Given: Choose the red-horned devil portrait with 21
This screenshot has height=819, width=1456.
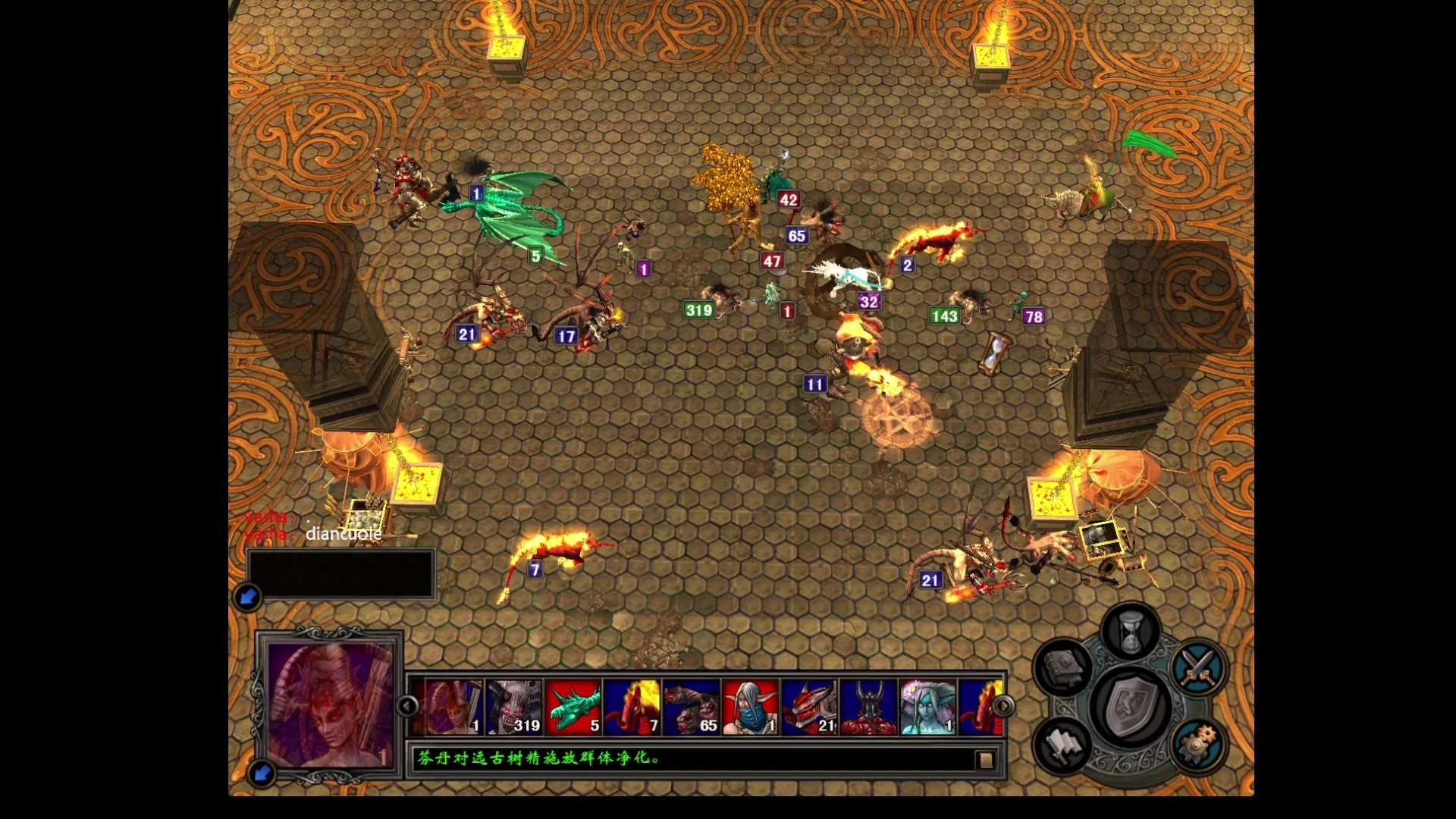Looking at the screenshot, I should coord(810,707).
